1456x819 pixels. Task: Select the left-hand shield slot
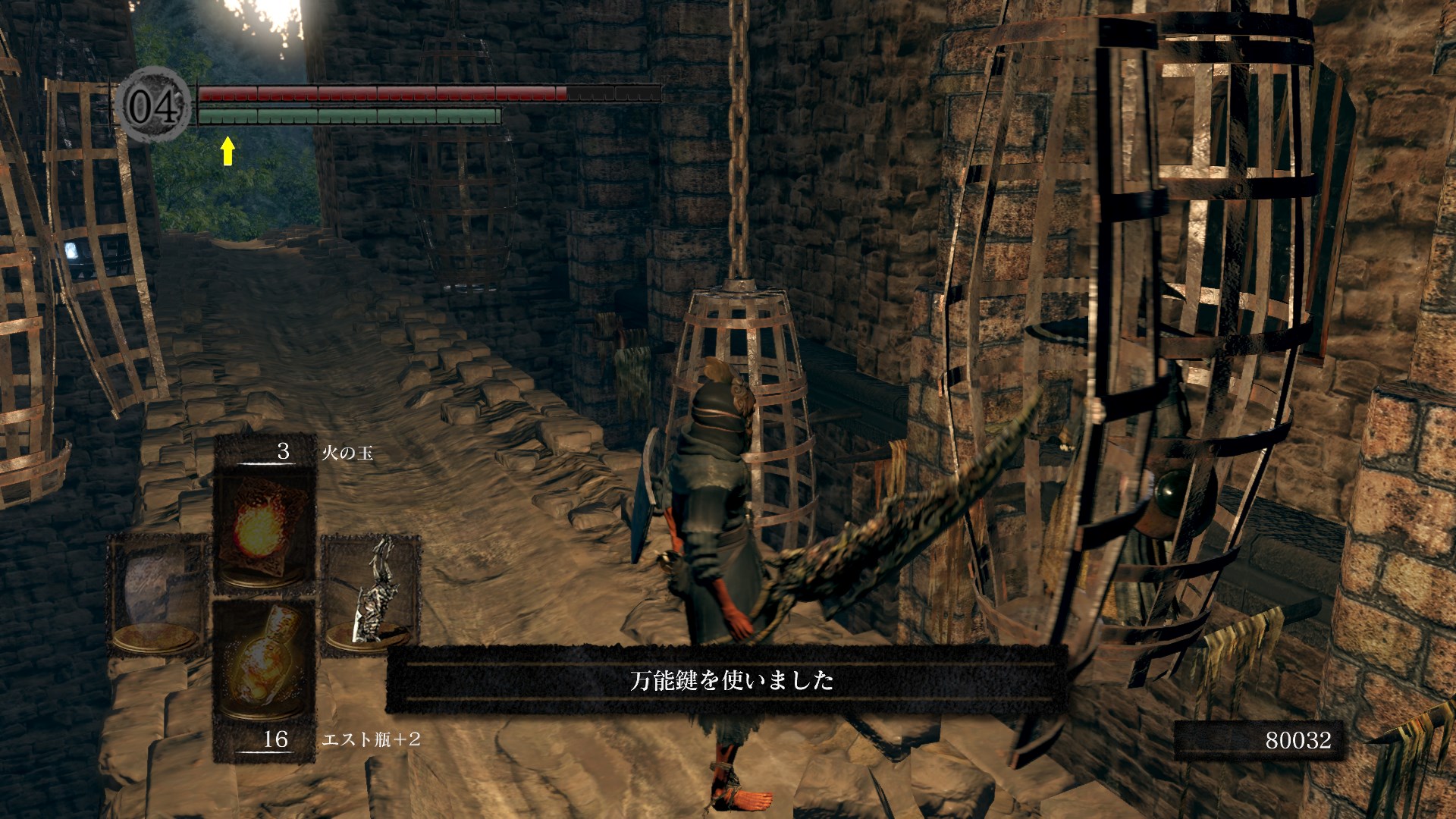coord(158,595)
